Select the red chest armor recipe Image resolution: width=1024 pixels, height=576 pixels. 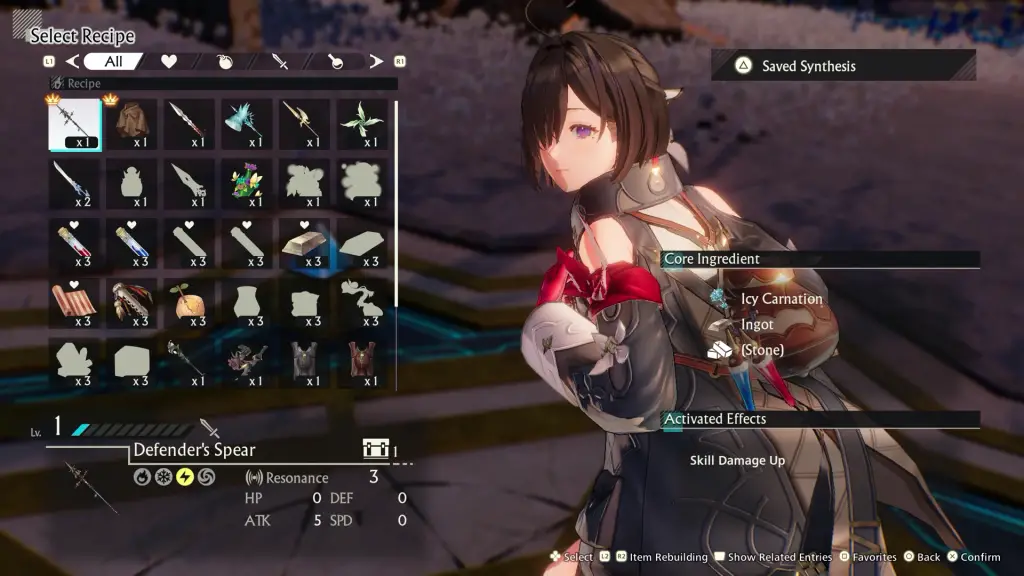click(362, 364)
